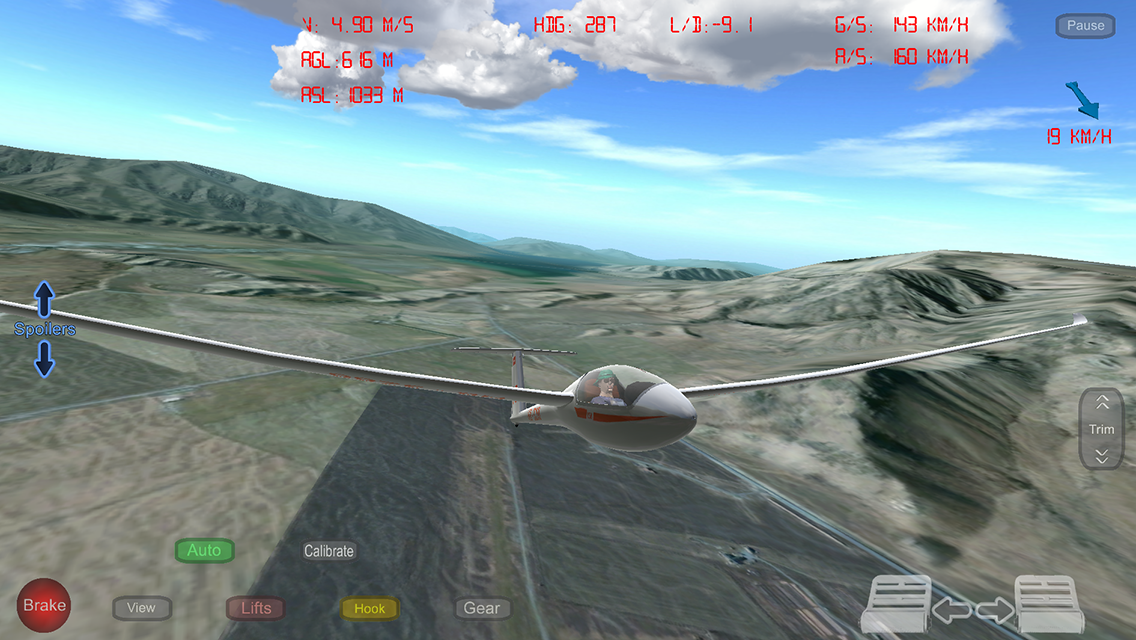Increase Trim with the upper chevrons

pos(1102,403)
